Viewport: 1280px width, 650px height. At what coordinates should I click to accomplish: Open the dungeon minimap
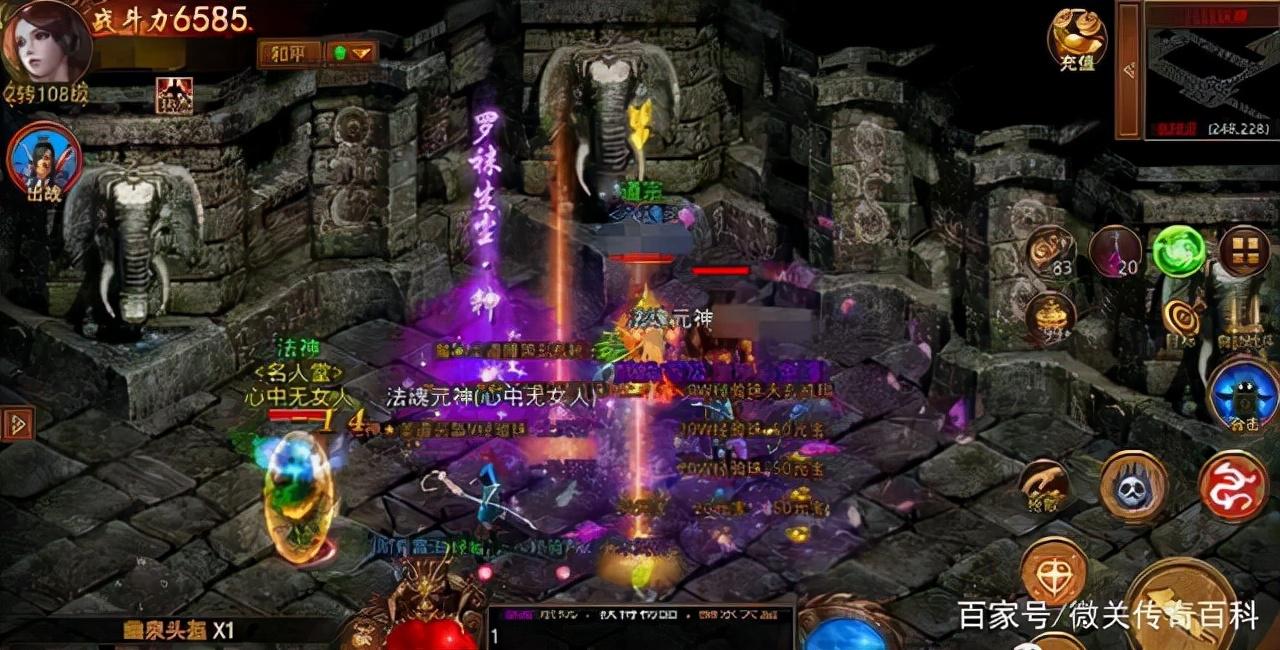1211,68
